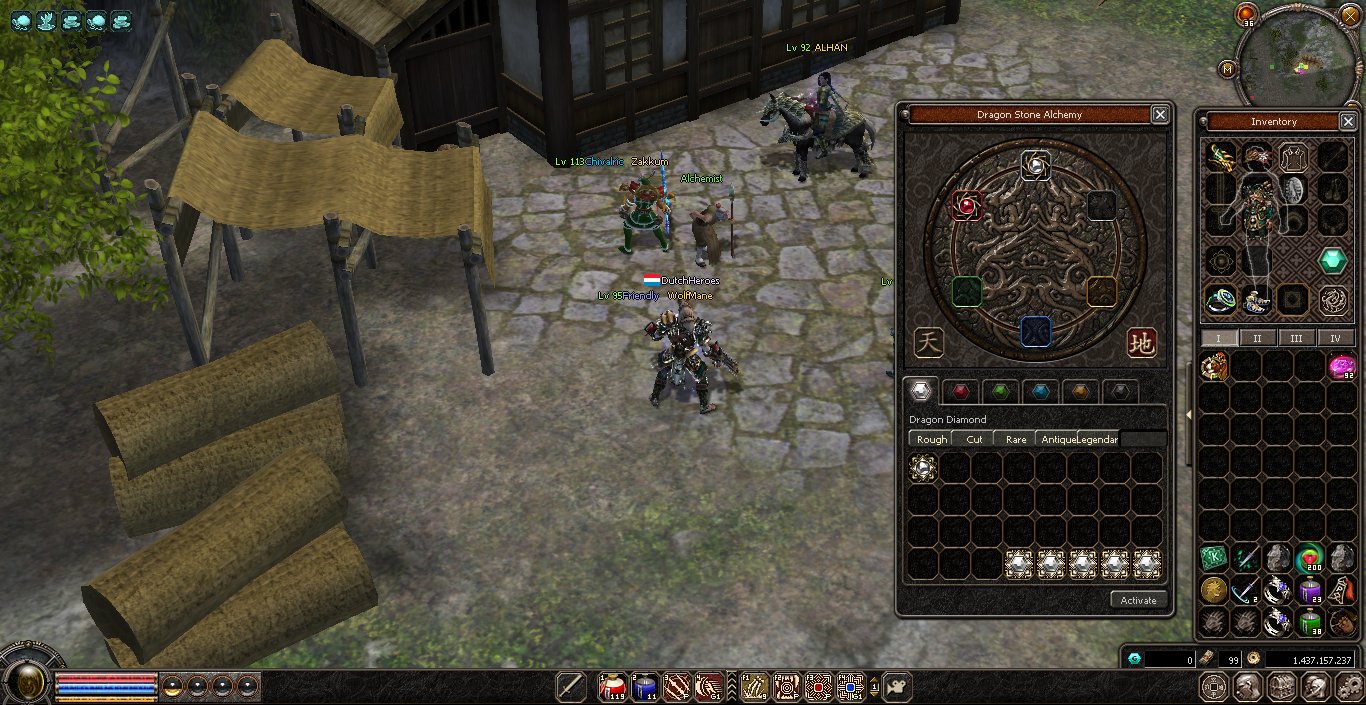Open inventory page II

pos(1257,338)
